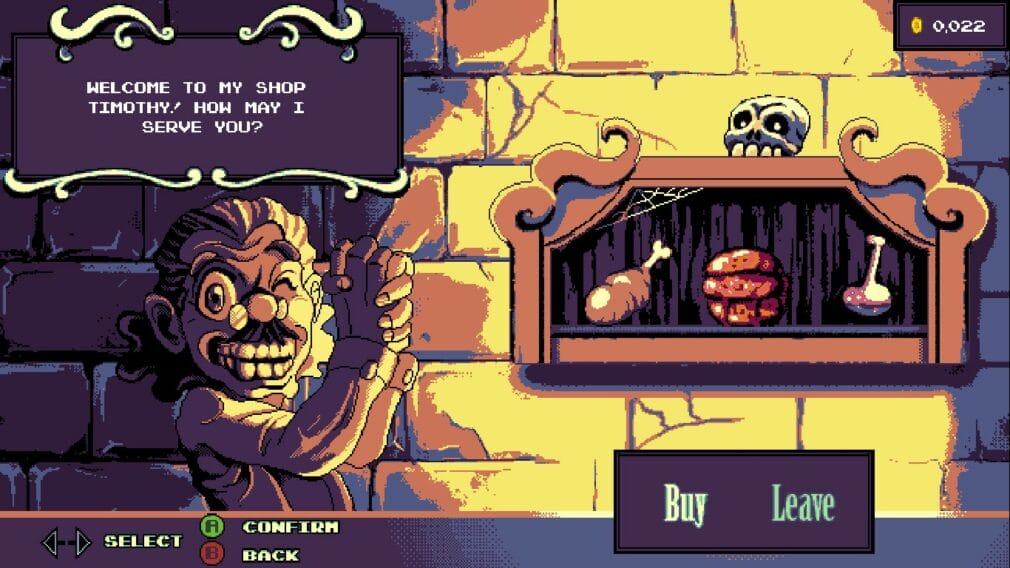Select the burger shop item
Screen dimensions: 1010x568
click(x=744, y=287)
